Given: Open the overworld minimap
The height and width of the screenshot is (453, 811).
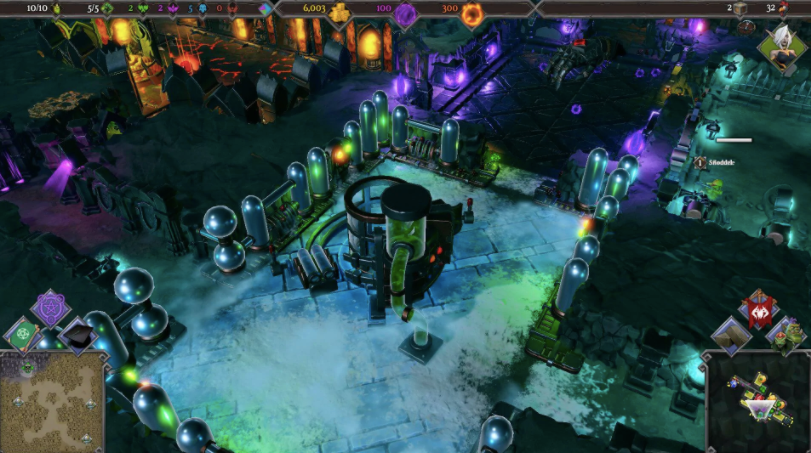Looking at the screenshot, I should 53,402.
